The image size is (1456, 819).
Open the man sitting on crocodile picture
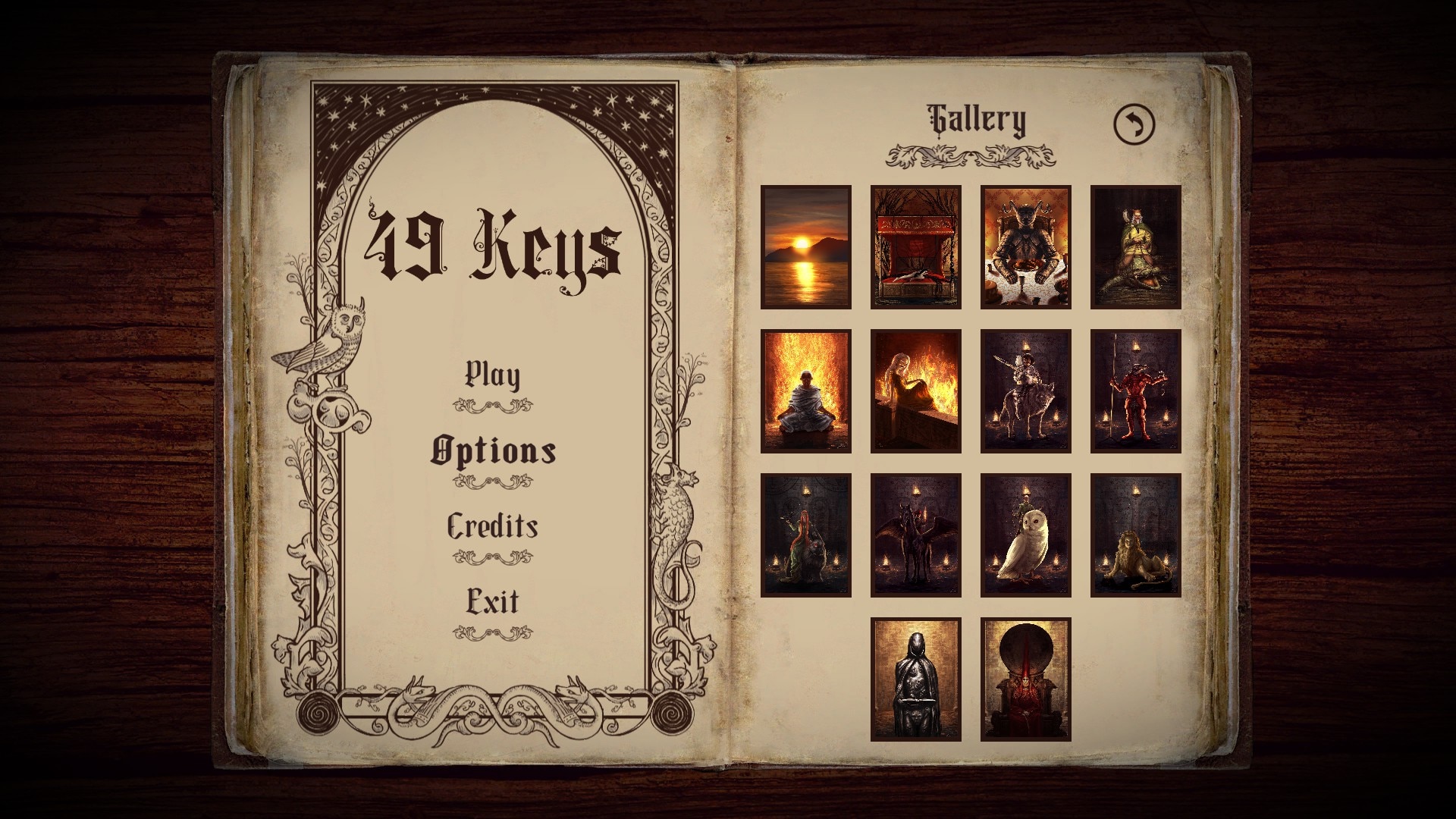click(1136, 247)
